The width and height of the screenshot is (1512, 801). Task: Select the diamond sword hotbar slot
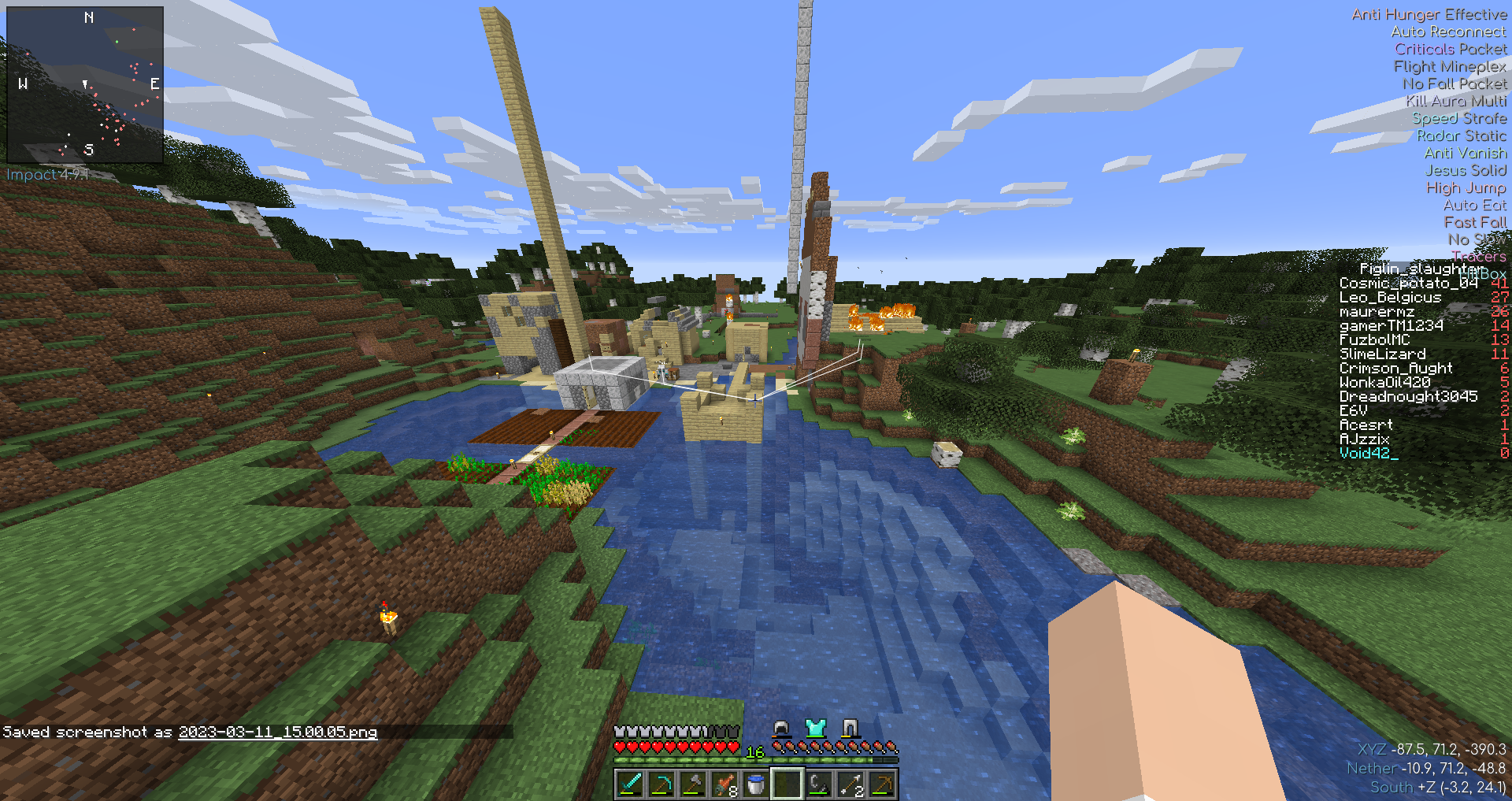click(630, 784)
